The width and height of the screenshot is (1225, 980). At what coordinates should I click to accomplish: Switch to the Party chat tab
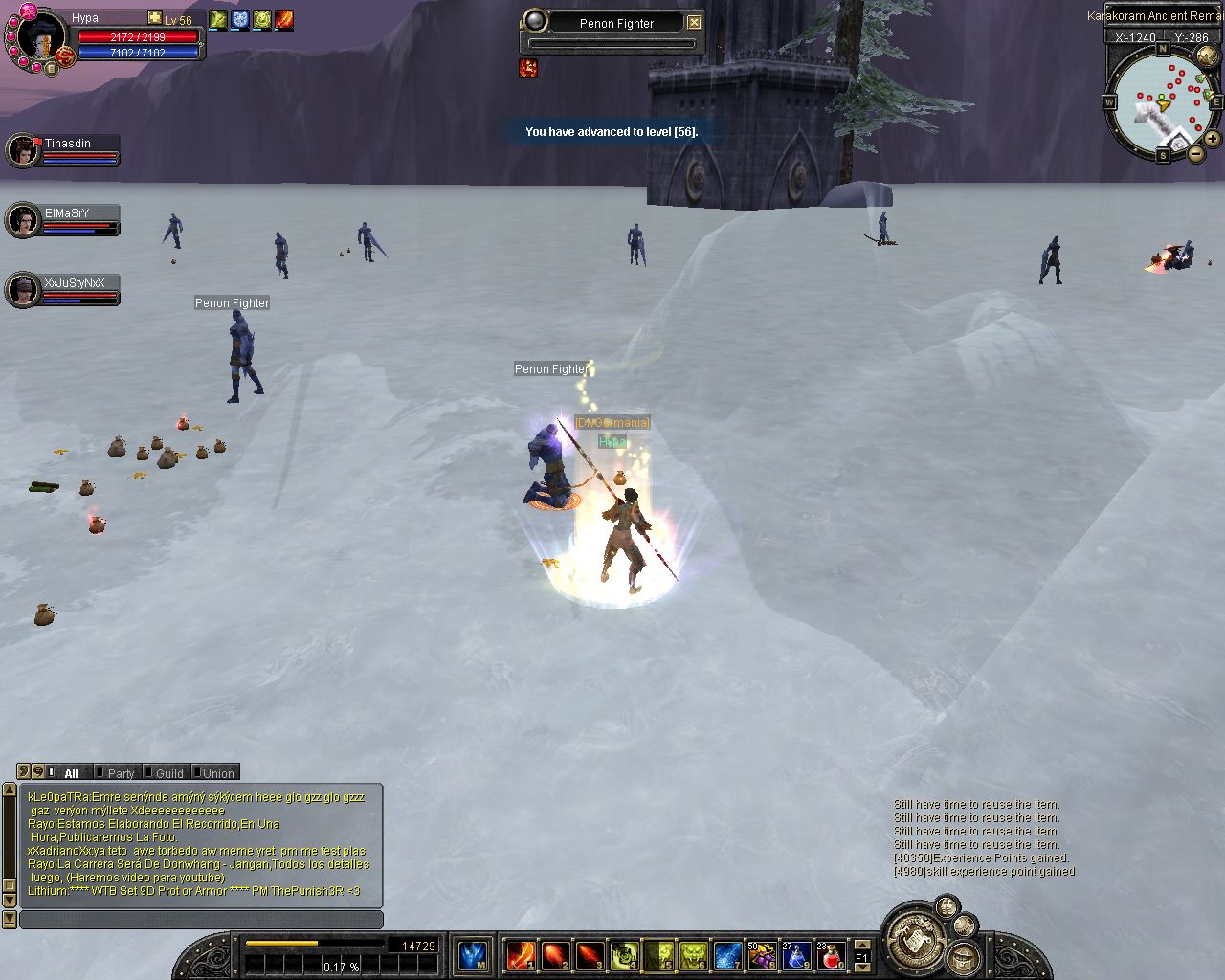pos(119,773)
